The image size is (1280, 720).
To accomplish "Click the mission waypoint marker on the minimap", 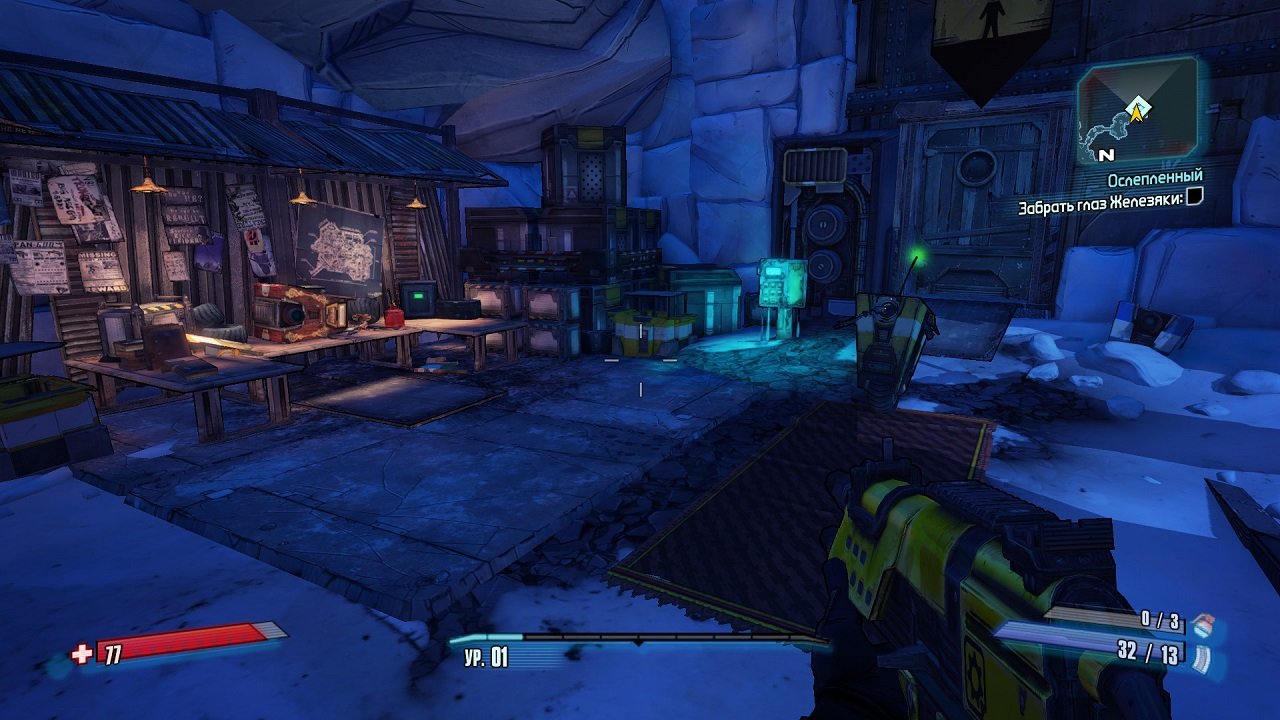I will (1139, 104).
